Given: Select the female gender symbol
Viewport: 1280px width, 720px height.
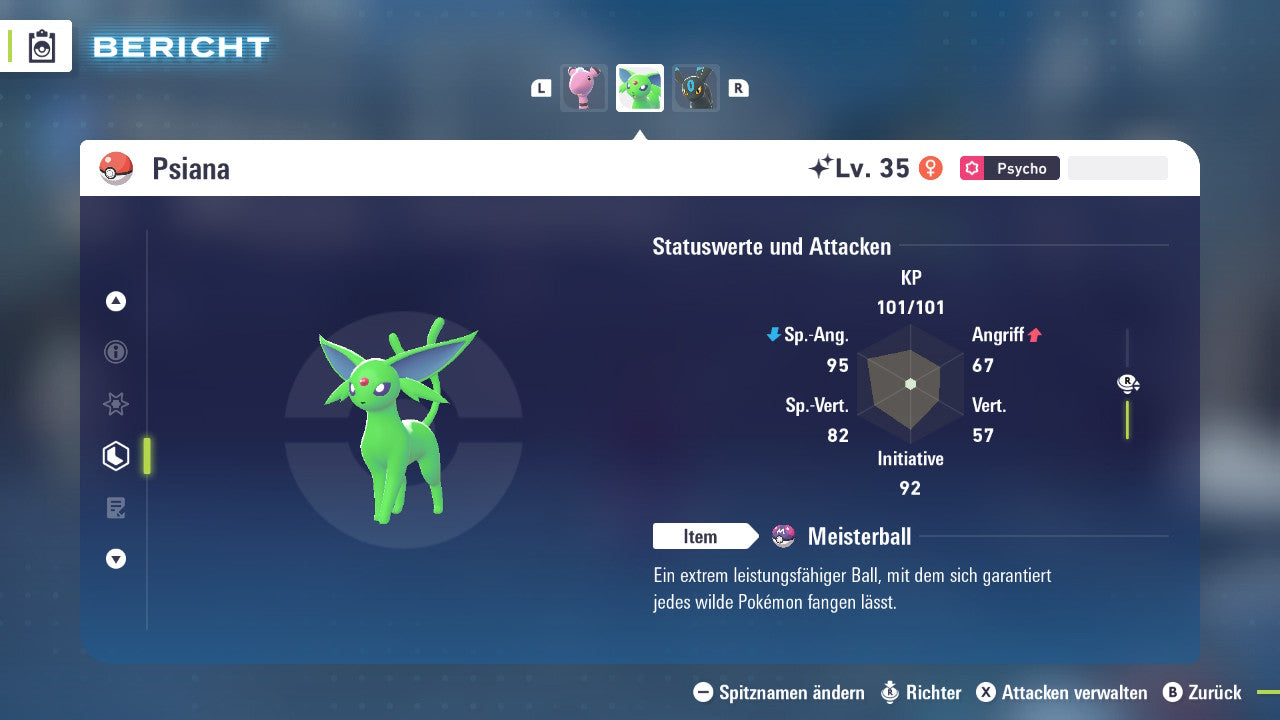Looking at the screenshot, I should pyautogui.click(x=929, y=168).
